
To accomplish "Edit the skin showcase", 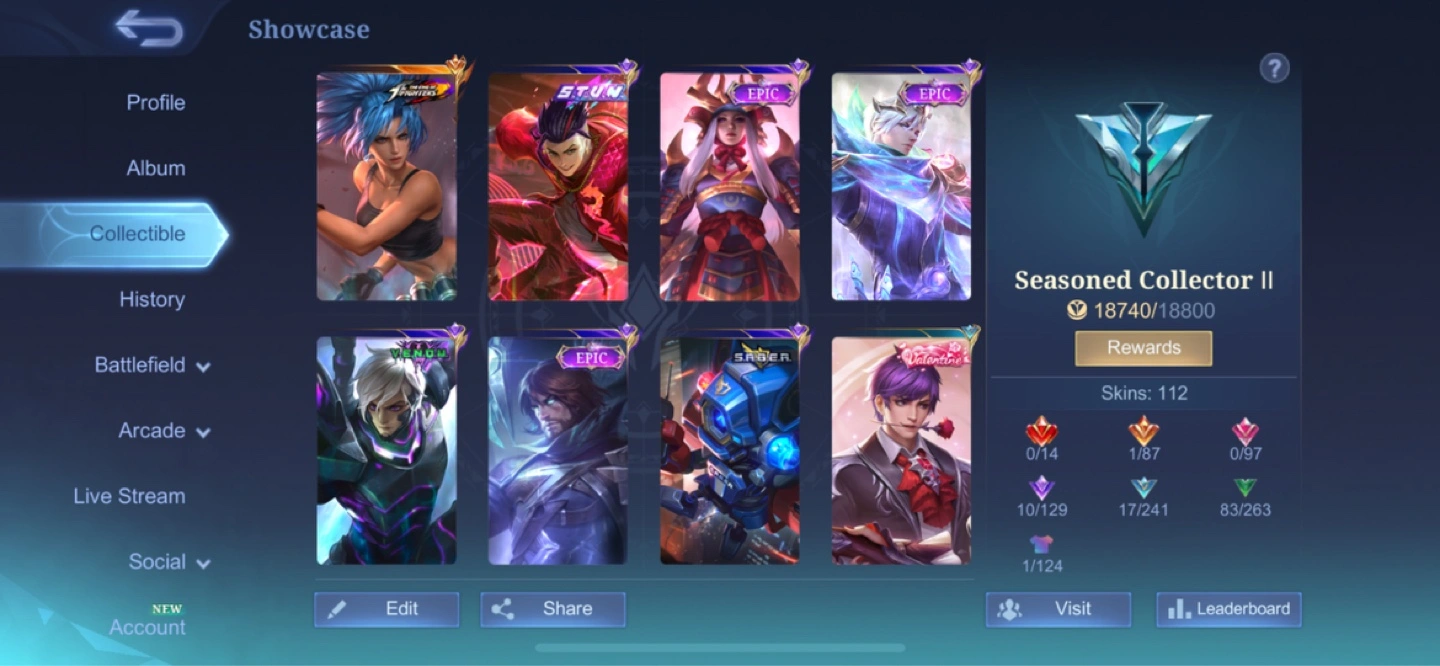I will coord(387,609).
